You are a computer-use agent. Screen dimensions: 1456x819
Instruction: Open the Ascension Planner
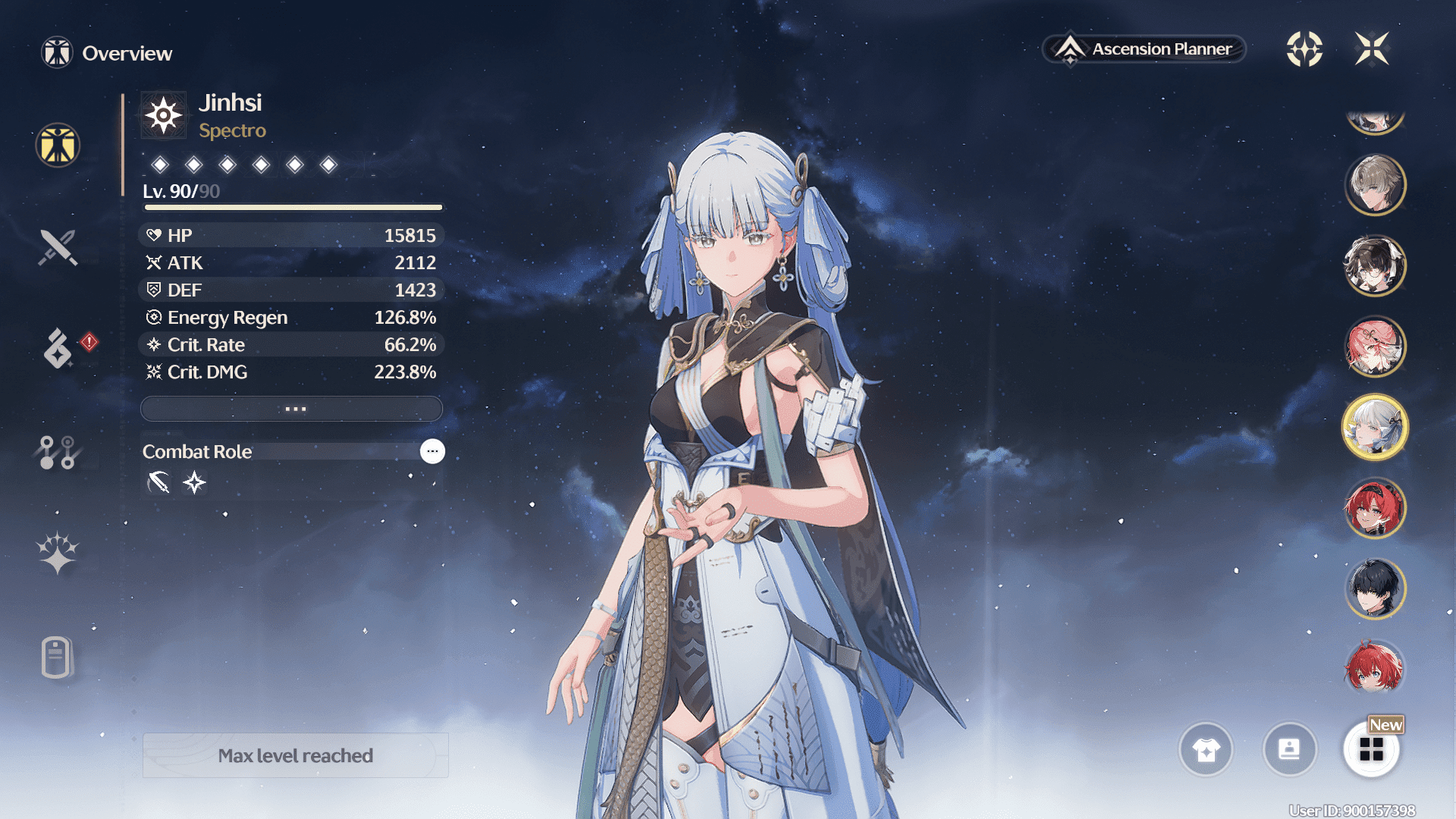(1144, 49)
